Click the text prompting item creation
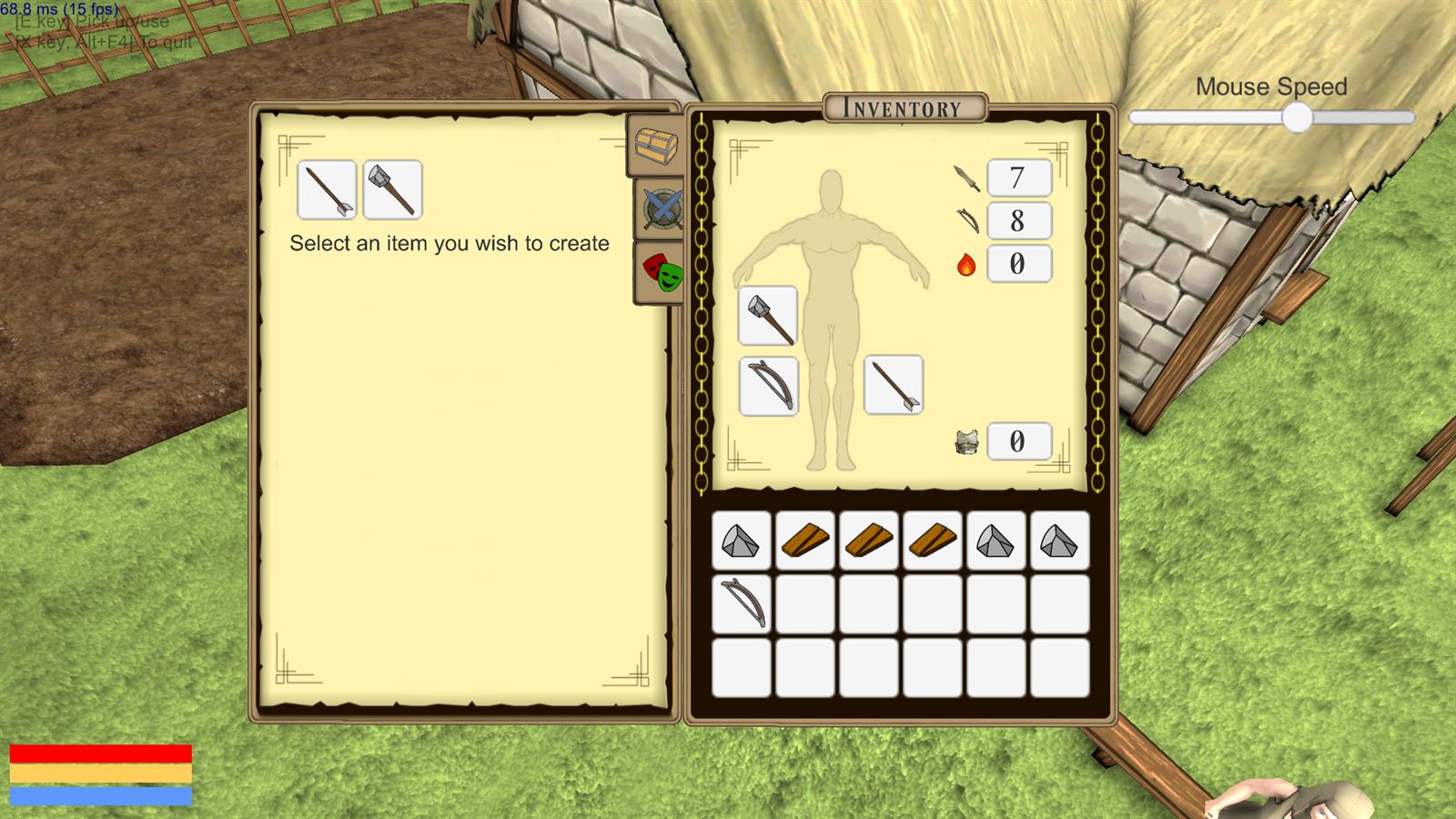Viewport: 1456px width, 819px height. (450, 244)
